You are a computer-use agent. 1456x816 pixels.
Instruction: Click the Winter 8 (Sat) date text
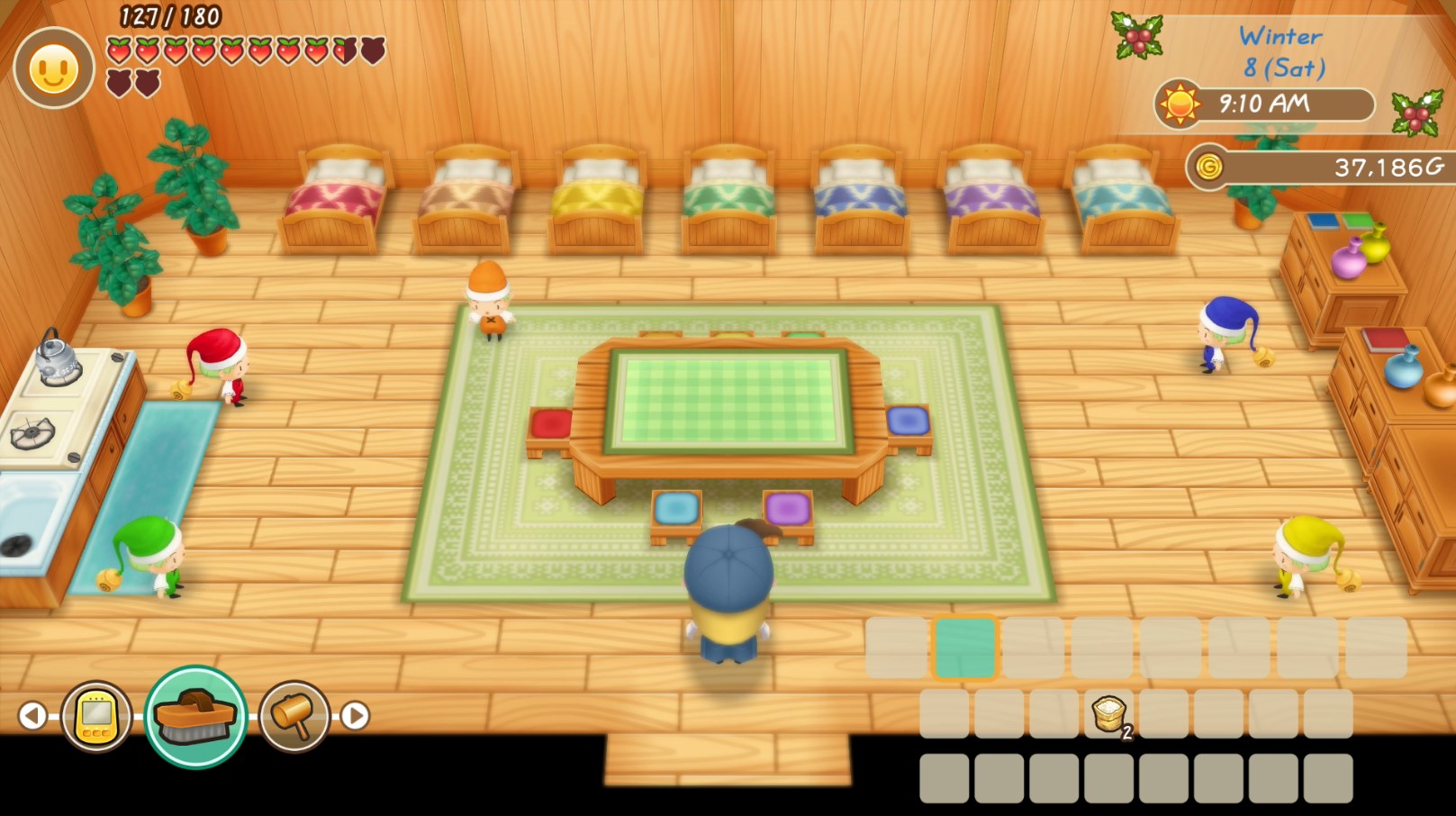(1280, 50)
